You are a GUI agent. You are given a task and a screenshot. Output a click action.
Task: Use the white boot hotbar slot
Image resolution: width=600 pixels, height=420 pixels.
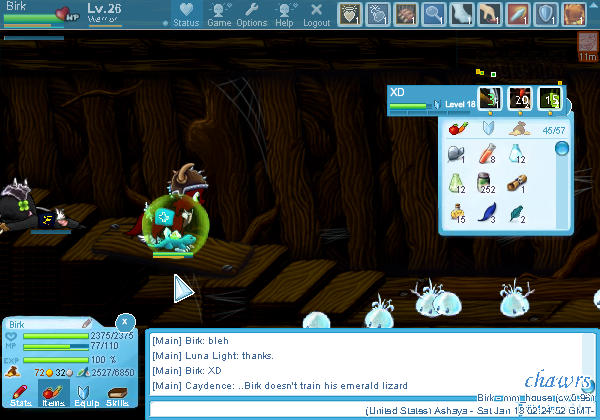[462, 14]
